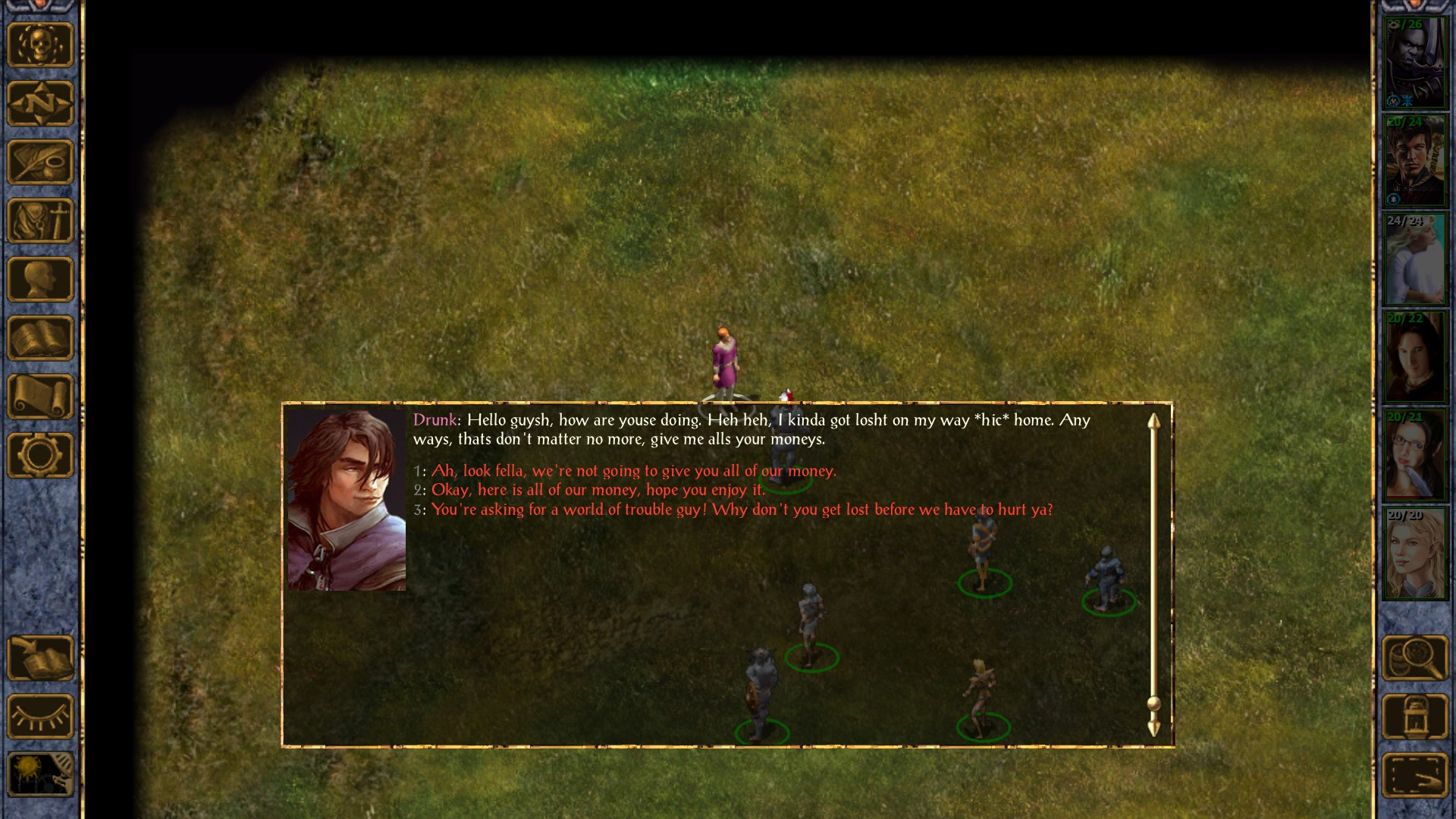Screen dimensions: 1456x819
Task: Open the character record head icon
Action: tap(40, 279)
